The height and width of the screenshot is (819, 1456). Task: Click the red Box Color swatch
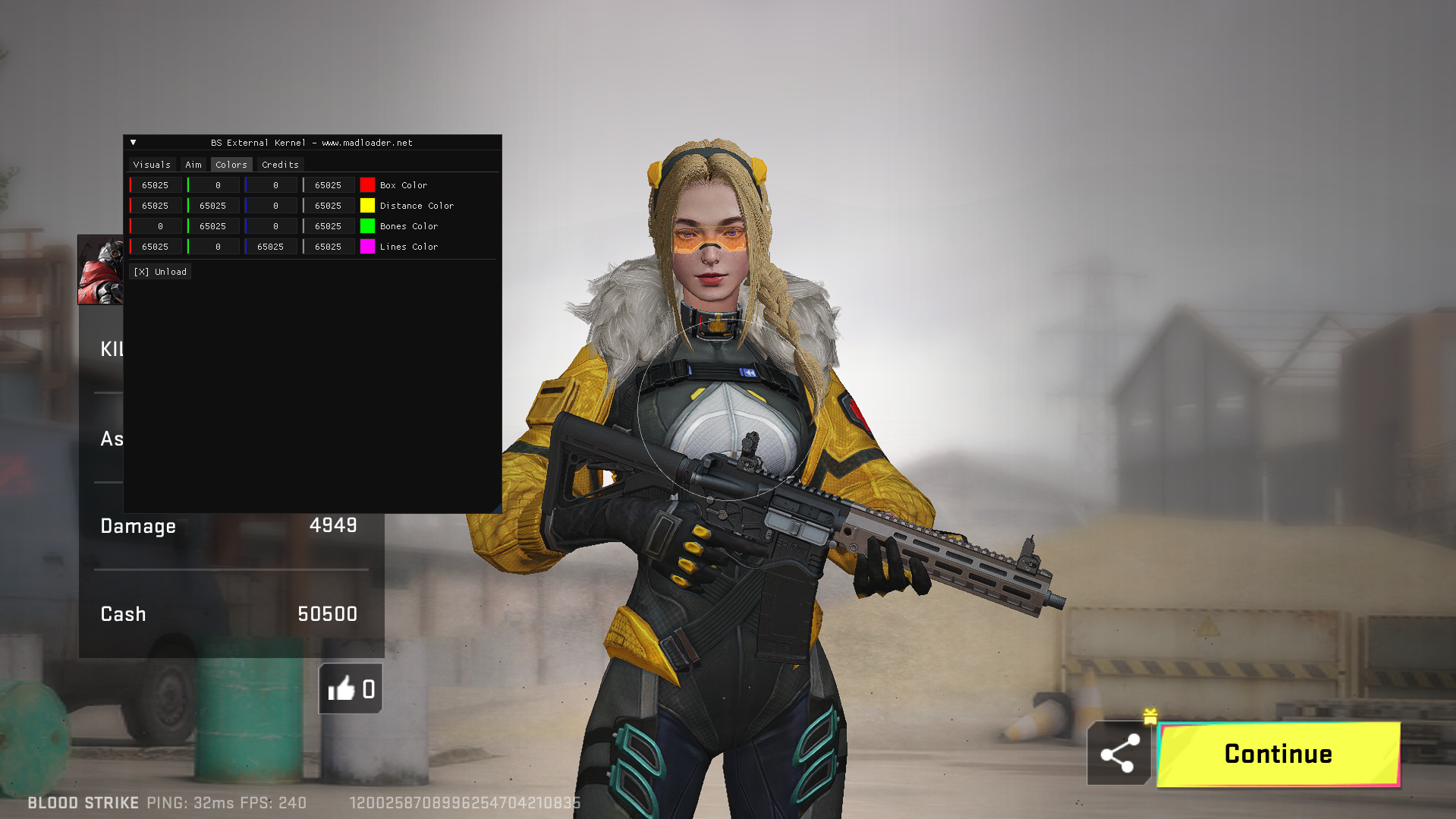[x=368, y=184]
